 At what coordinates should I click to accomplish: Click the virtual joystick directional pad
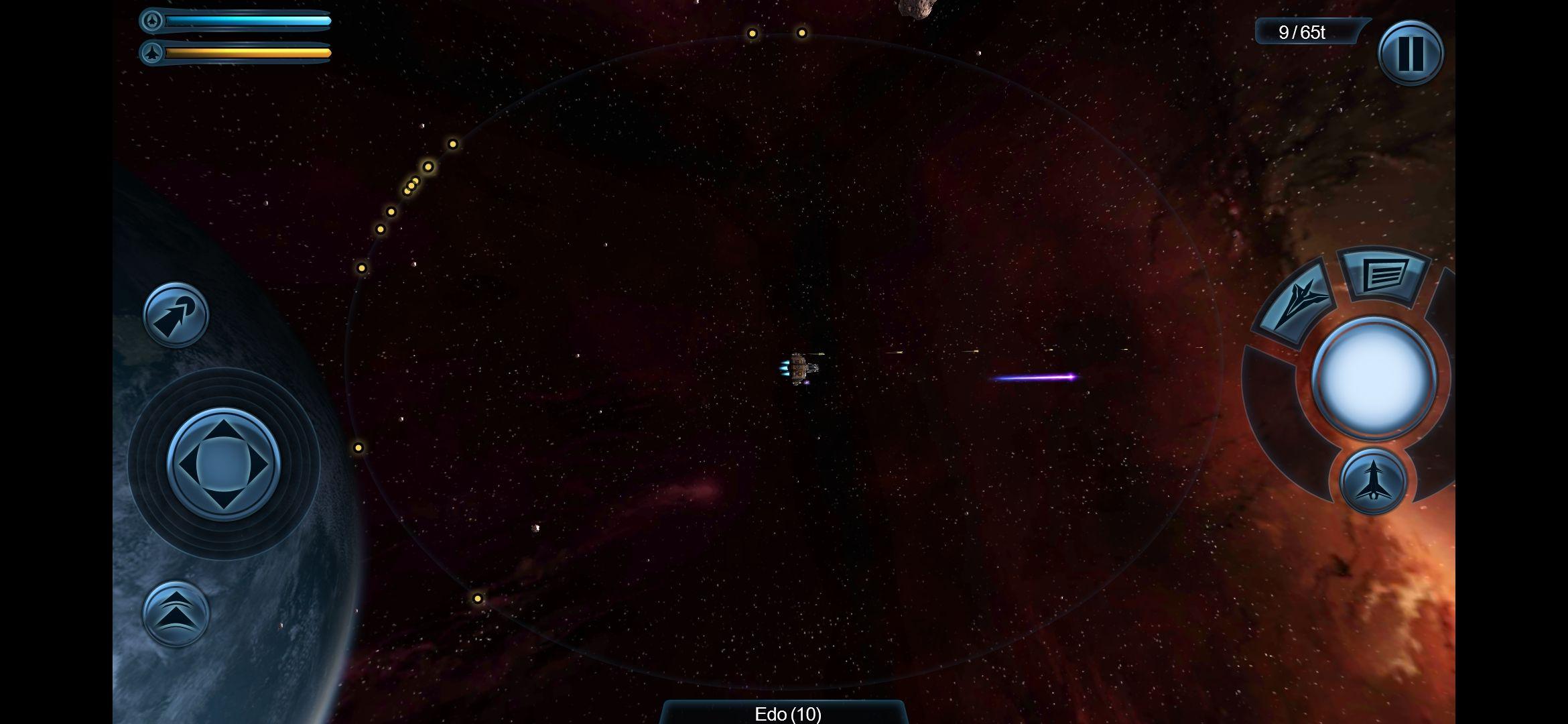click(223, 464)
